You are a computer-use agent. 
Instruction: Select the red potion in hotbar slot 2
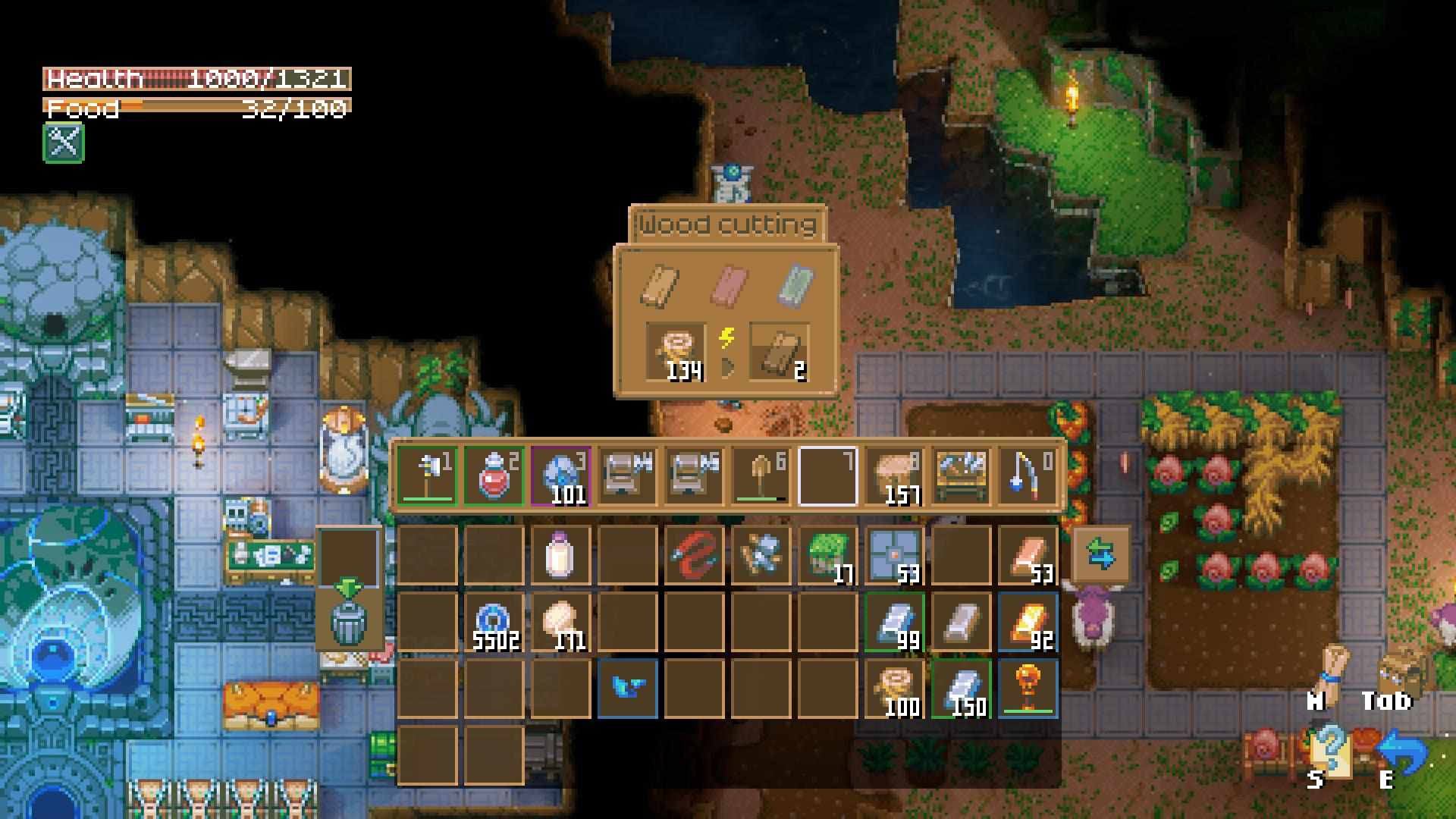pos(494,475)
